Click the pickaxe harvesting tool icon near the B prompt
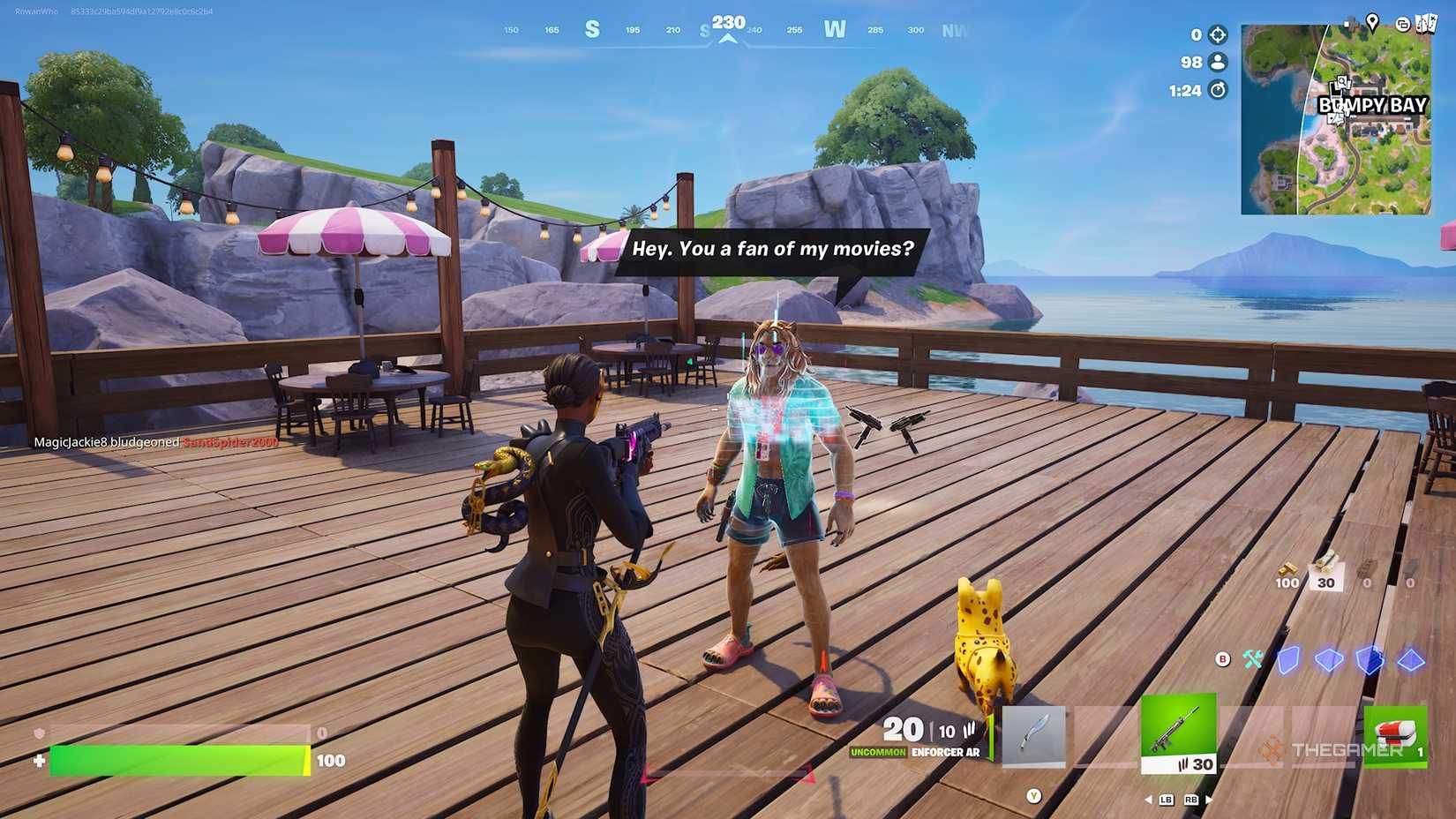The image size is (1456, 819). (1252, 660)
